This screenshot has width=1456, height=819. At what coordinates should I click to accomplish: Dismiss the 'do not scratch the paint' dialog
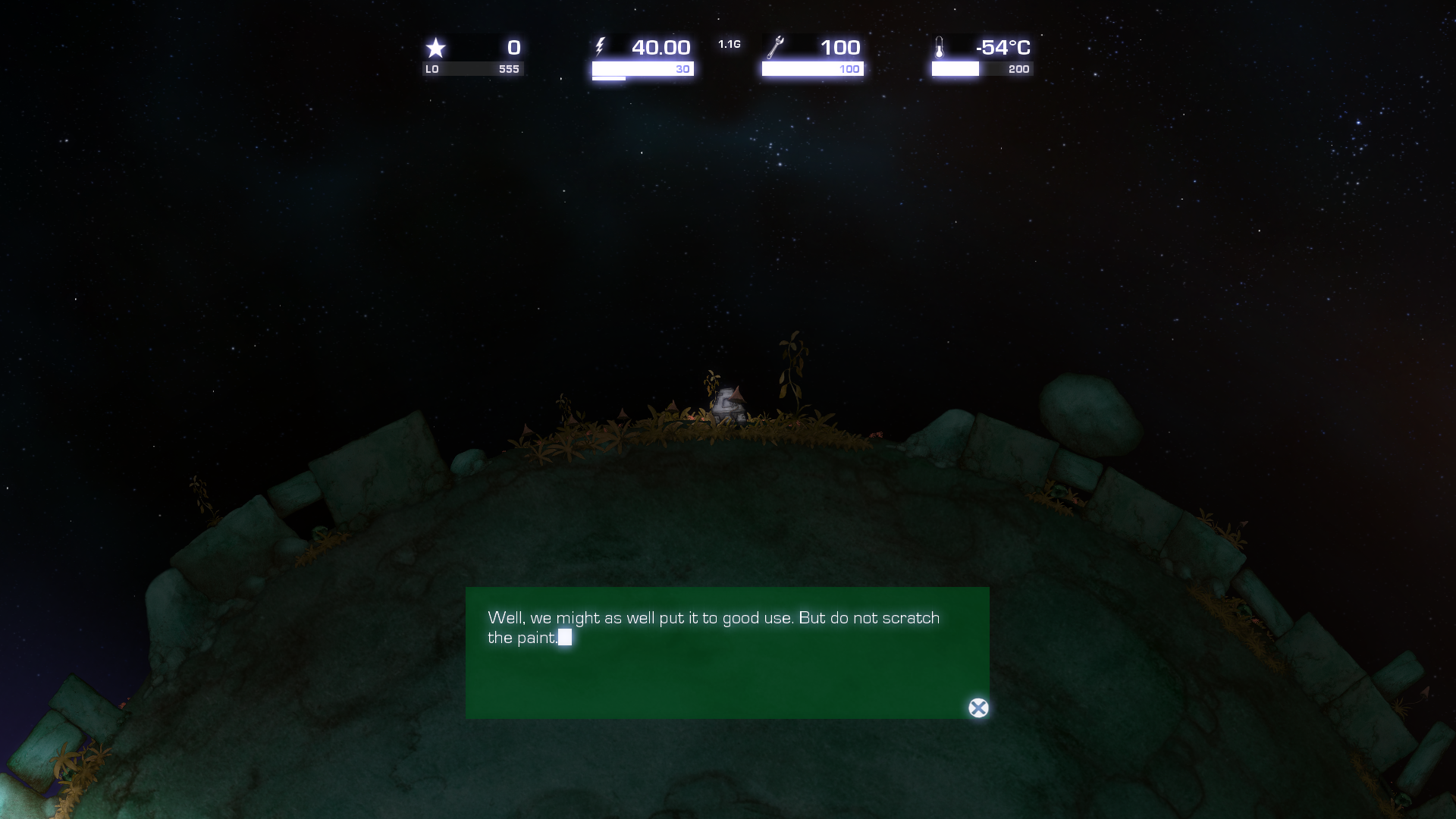click(978, 709)
